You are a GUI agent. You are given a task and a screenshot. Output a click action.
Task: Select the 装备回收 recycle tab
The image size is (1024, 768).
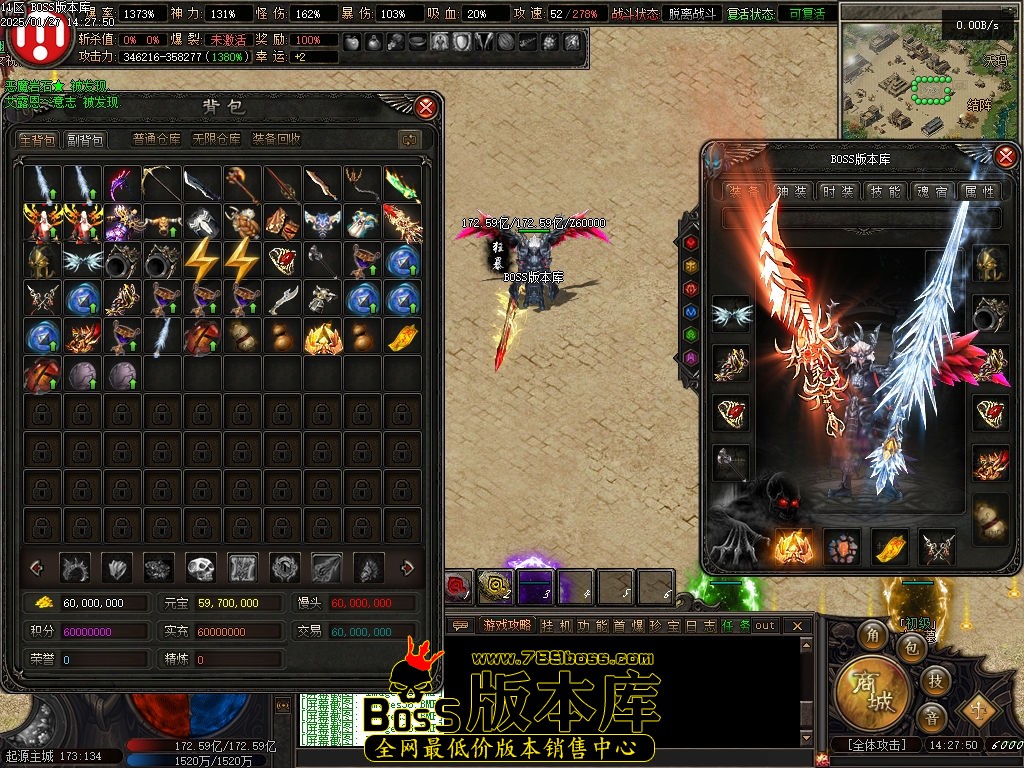pos(276,140)
